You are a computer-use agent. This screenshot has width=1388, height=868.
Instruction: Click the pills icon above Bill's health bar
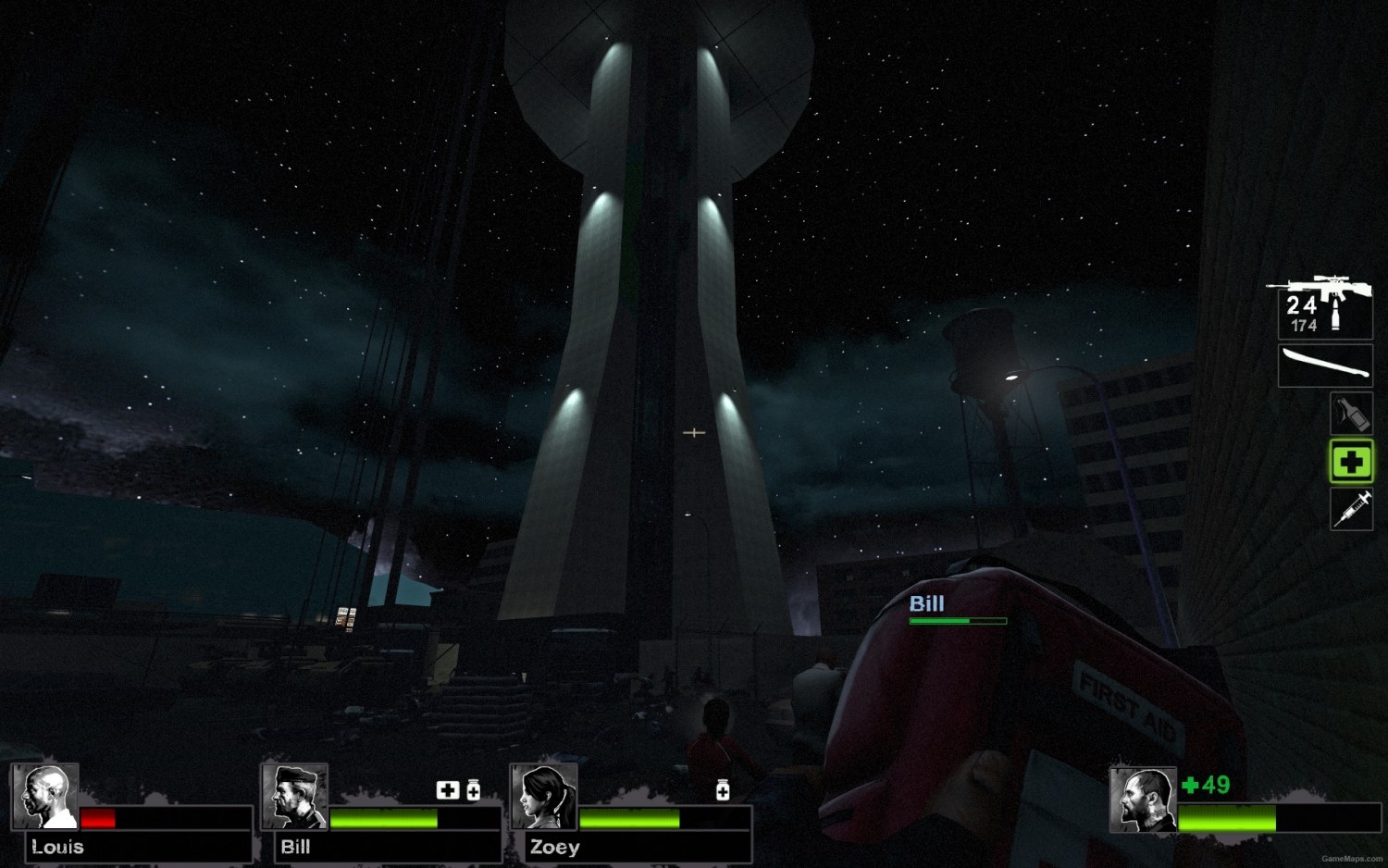click(x=474, y=789)
